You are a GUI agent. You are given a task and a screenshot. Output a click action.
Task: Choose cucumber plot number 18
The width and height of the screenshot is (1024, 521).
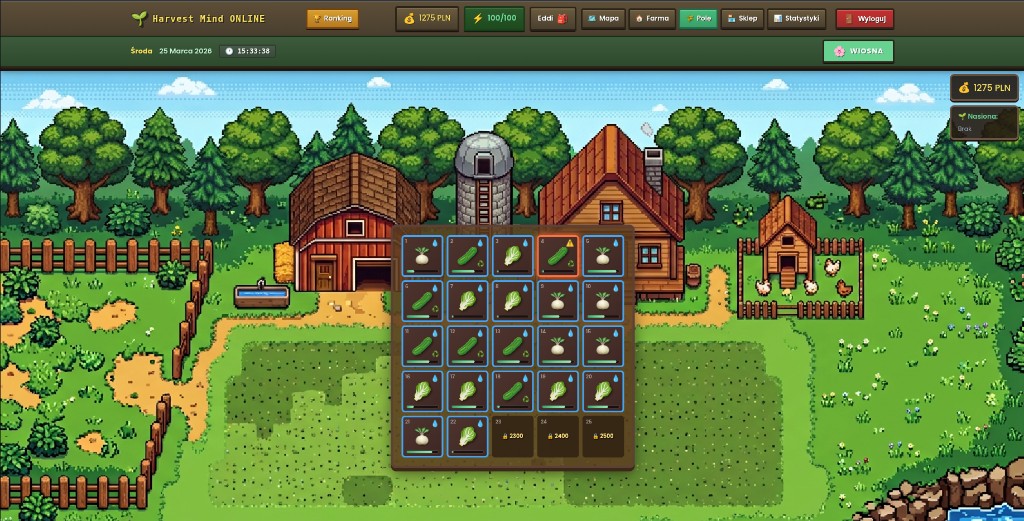(x=513, y=391)
